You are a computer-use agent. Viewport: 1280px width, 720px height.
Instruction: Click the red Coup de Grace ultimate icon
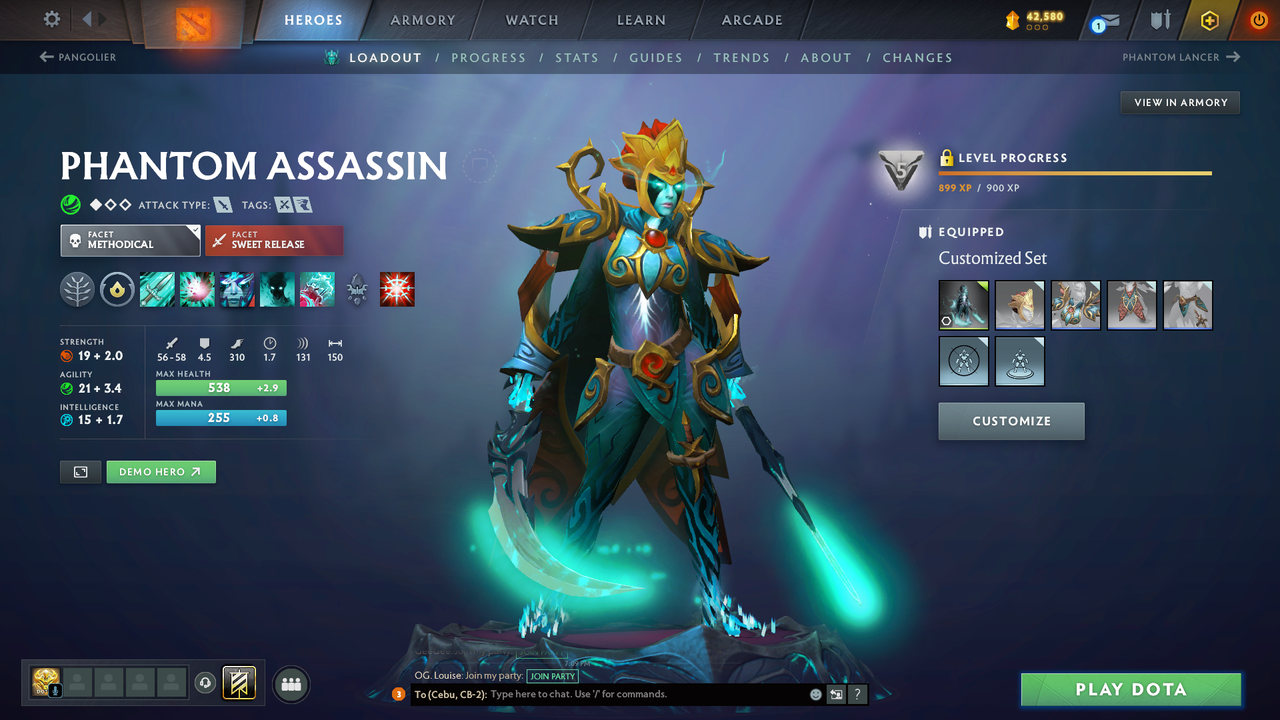397,289
